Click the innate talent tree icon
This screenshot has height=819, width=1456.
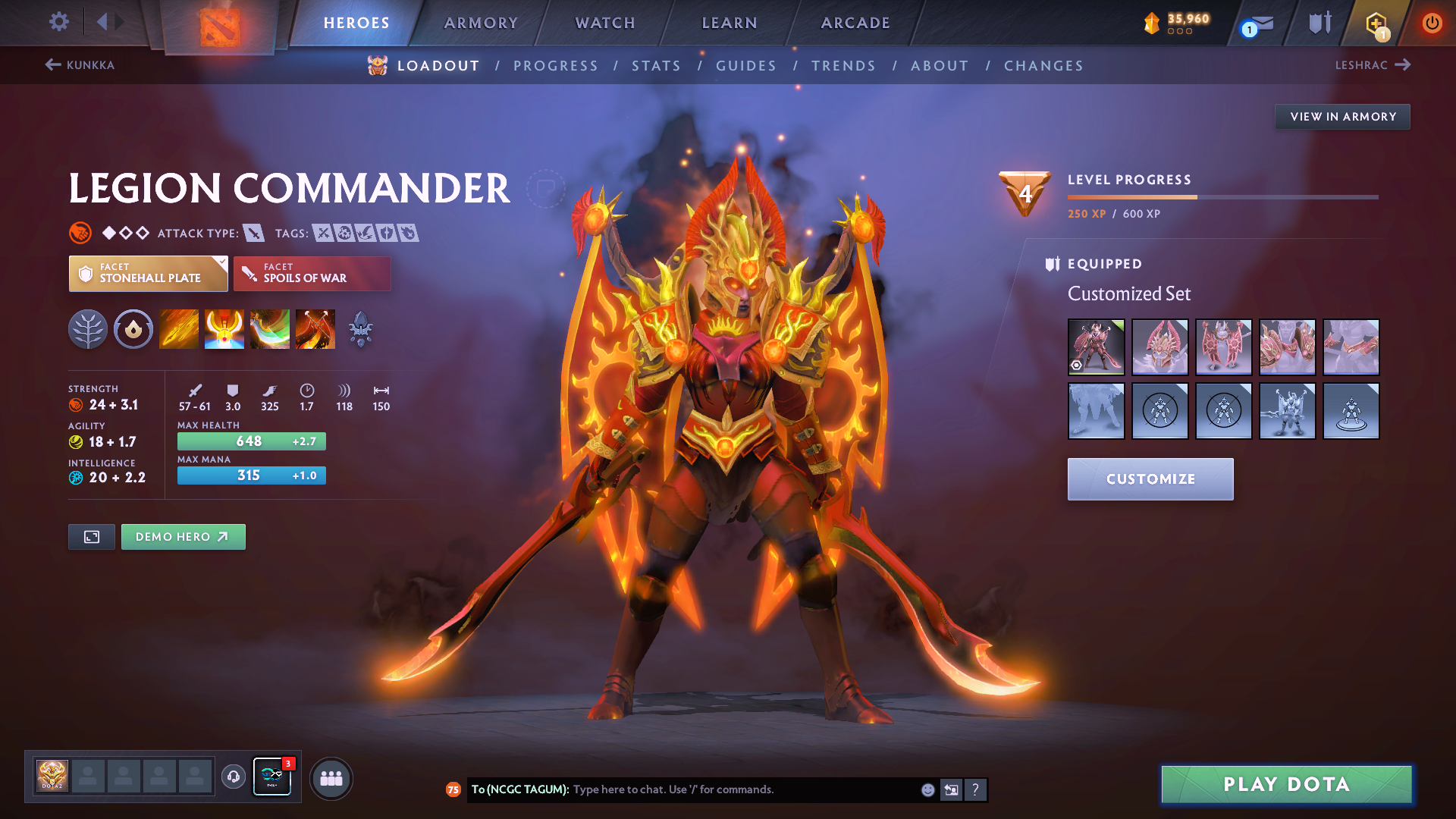[x=87, y=328]
